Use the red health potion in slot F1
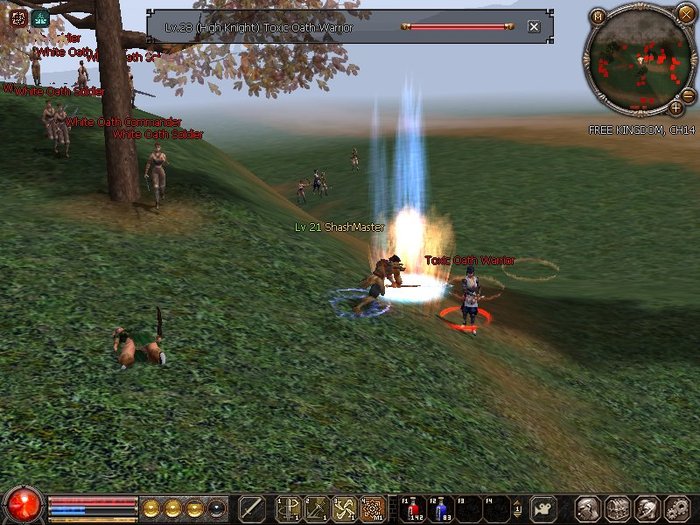 click(414, 508)
